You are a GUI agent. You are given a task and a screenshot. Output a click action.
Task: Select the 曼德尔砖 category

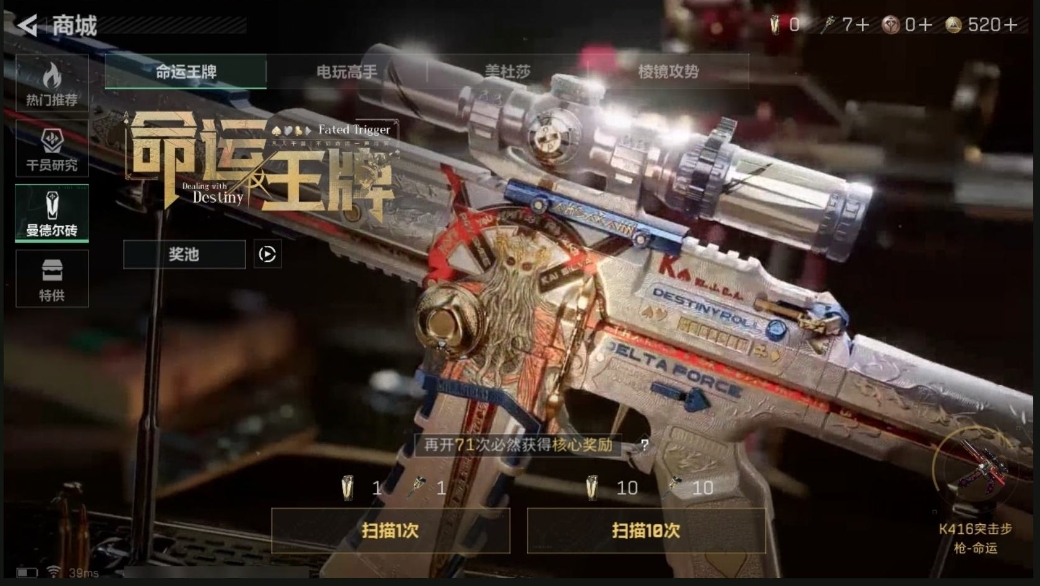pyautogui.click(x=52, y=213)
